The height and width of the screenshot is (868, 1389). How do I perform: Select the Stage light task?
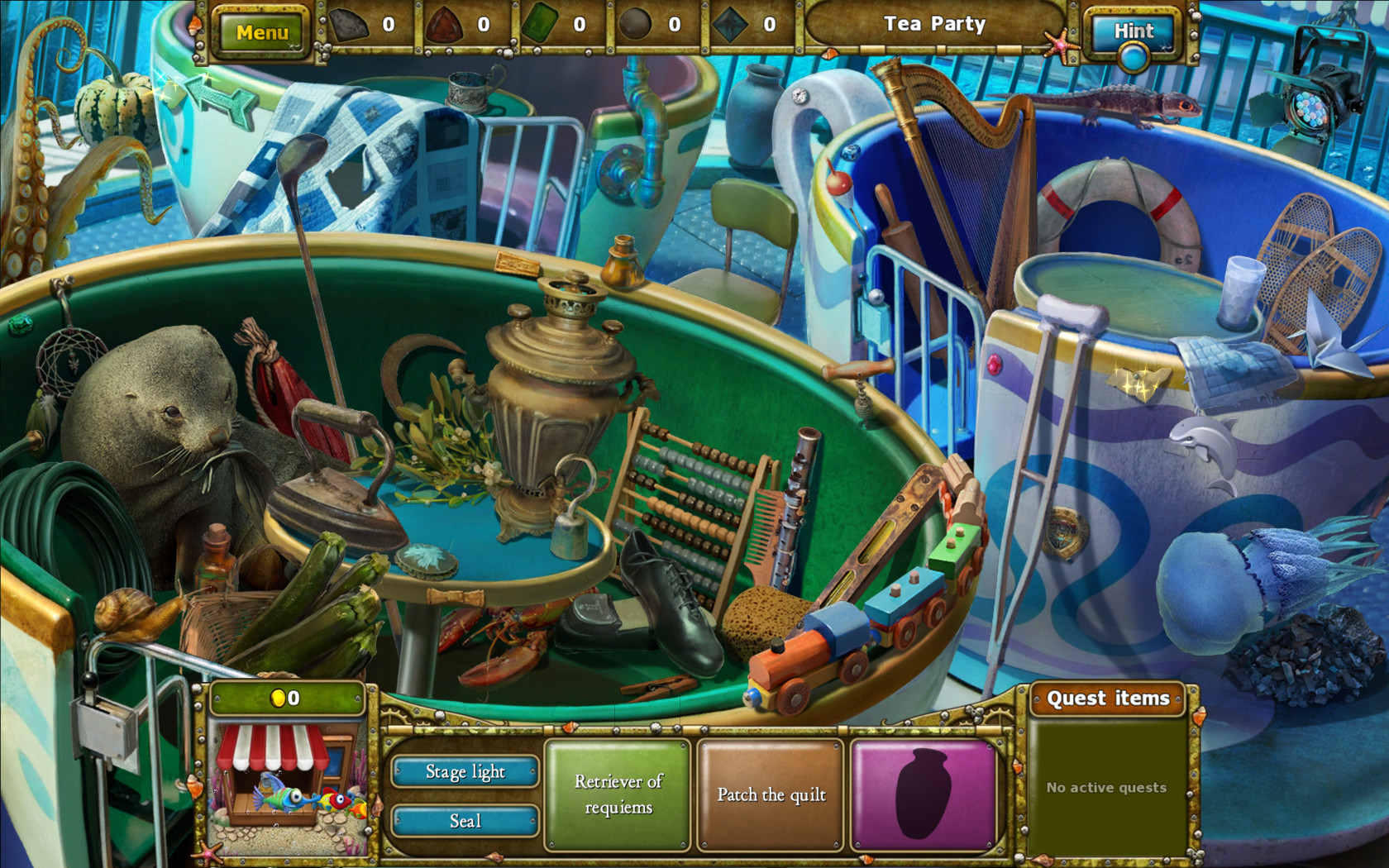(x=465, y=771)
